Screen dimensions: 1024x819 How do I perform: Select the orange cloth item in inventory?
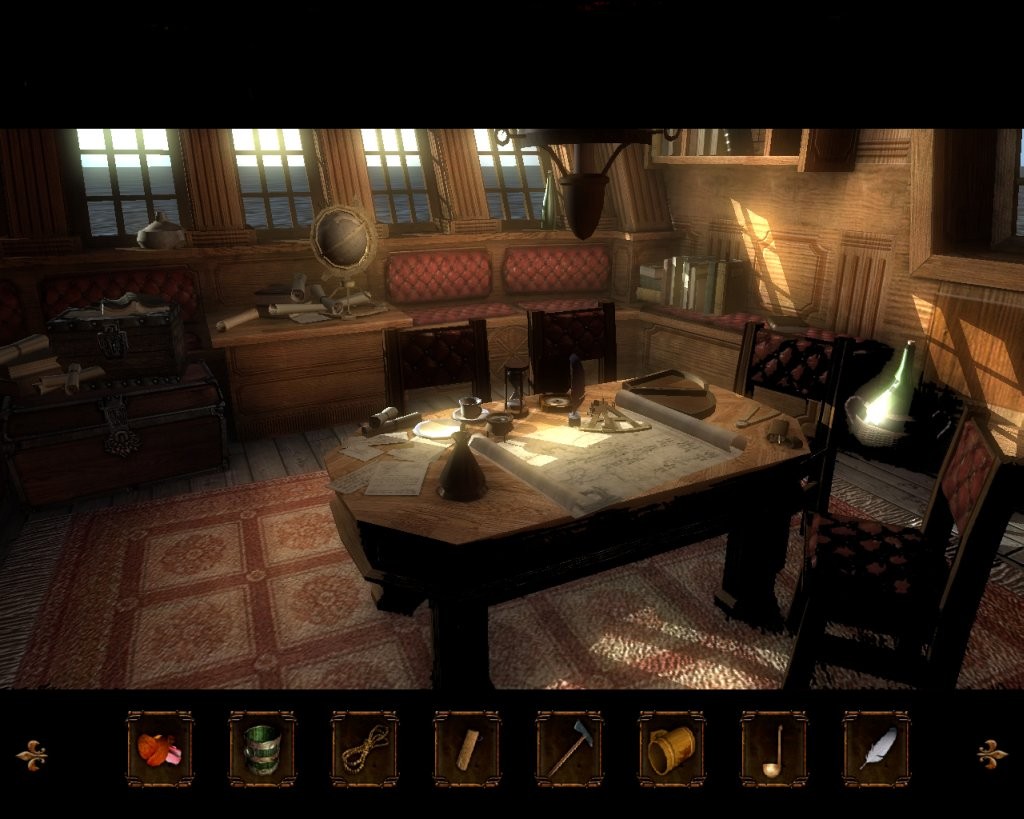tap(160, 749)
